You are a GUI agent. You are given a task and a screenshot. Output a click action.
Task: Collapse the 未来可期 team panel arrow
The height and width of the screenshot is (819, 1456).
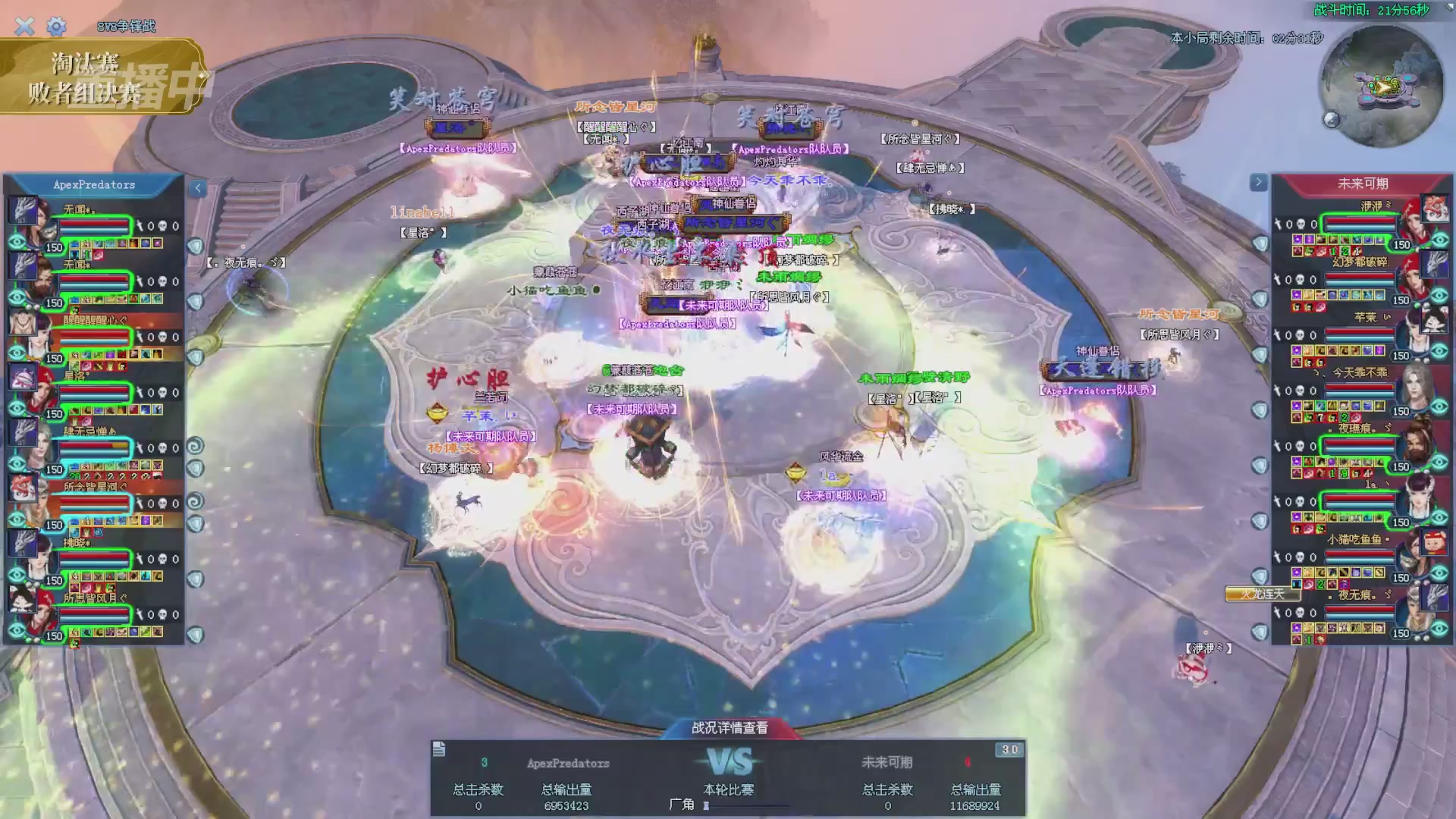[x=1258, y=182]
